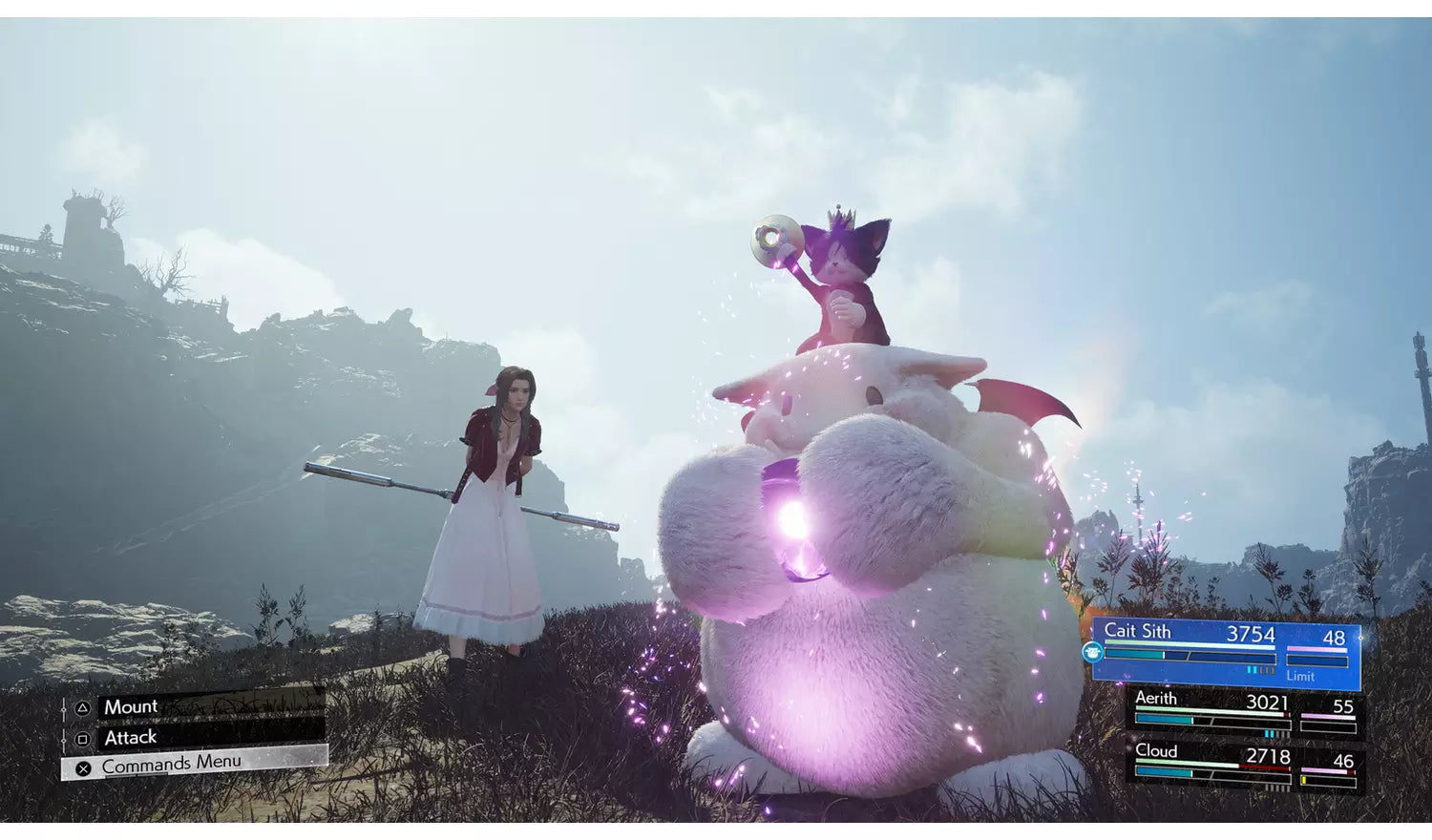This screenshot has height=840, width=1432.
Task: Expand Cloud's ATB bar details
Action: [1212, 773]
